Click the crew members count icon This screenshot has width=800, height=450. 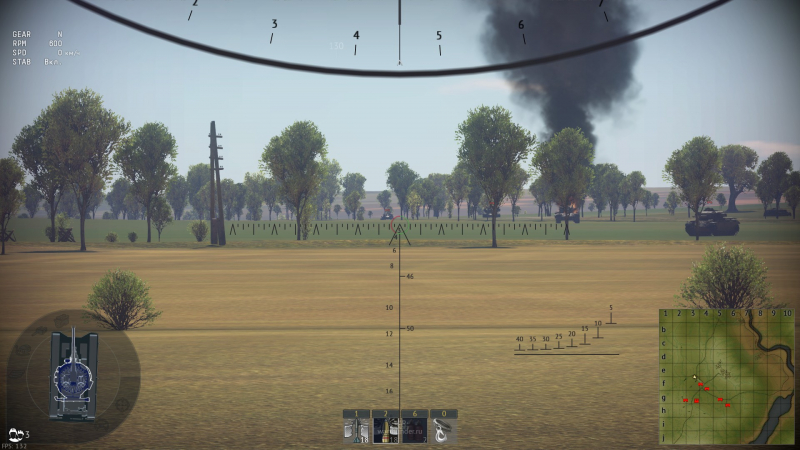click(17, 434)
